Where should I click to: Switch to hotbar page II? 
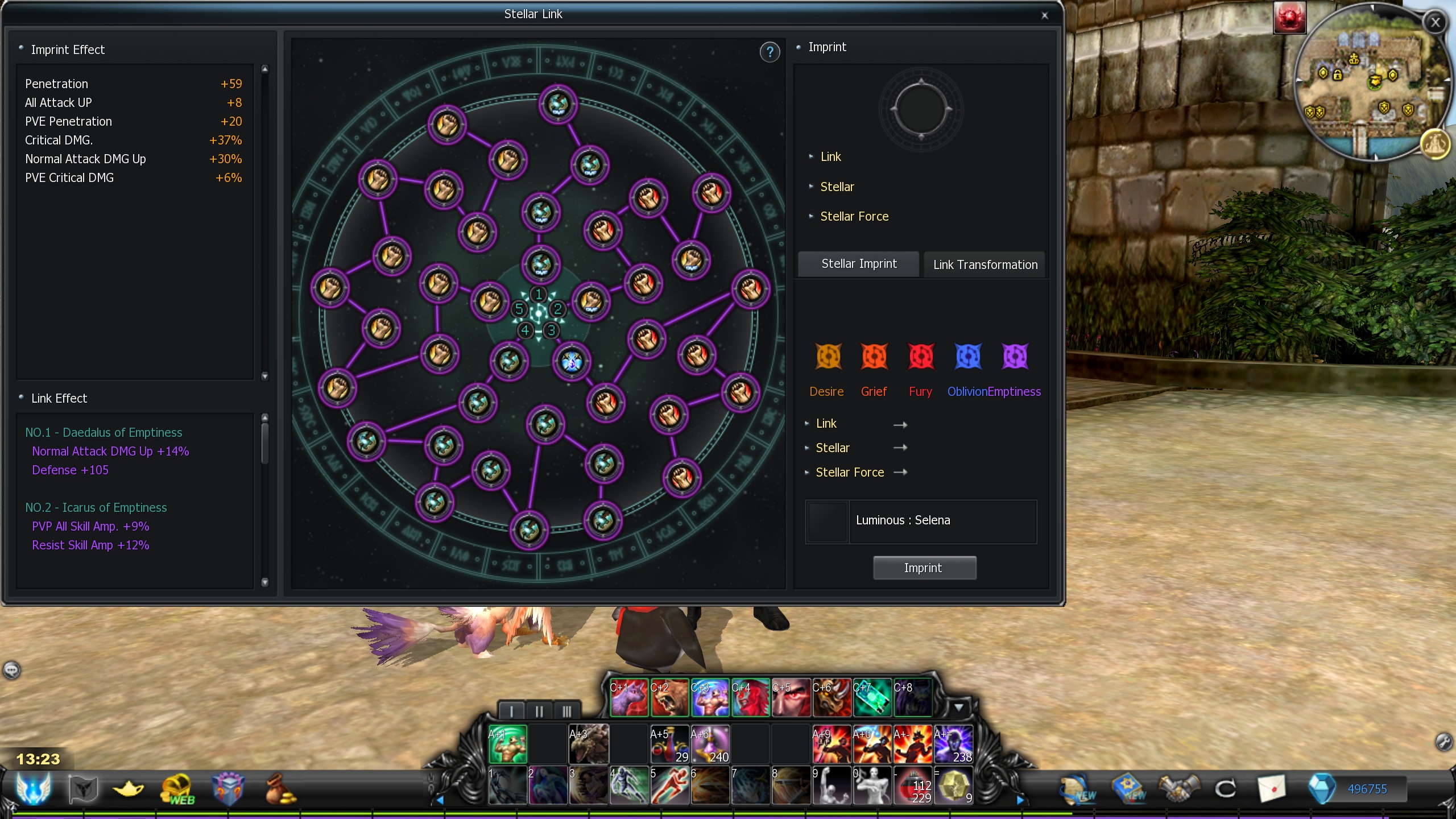click(539, 711)
